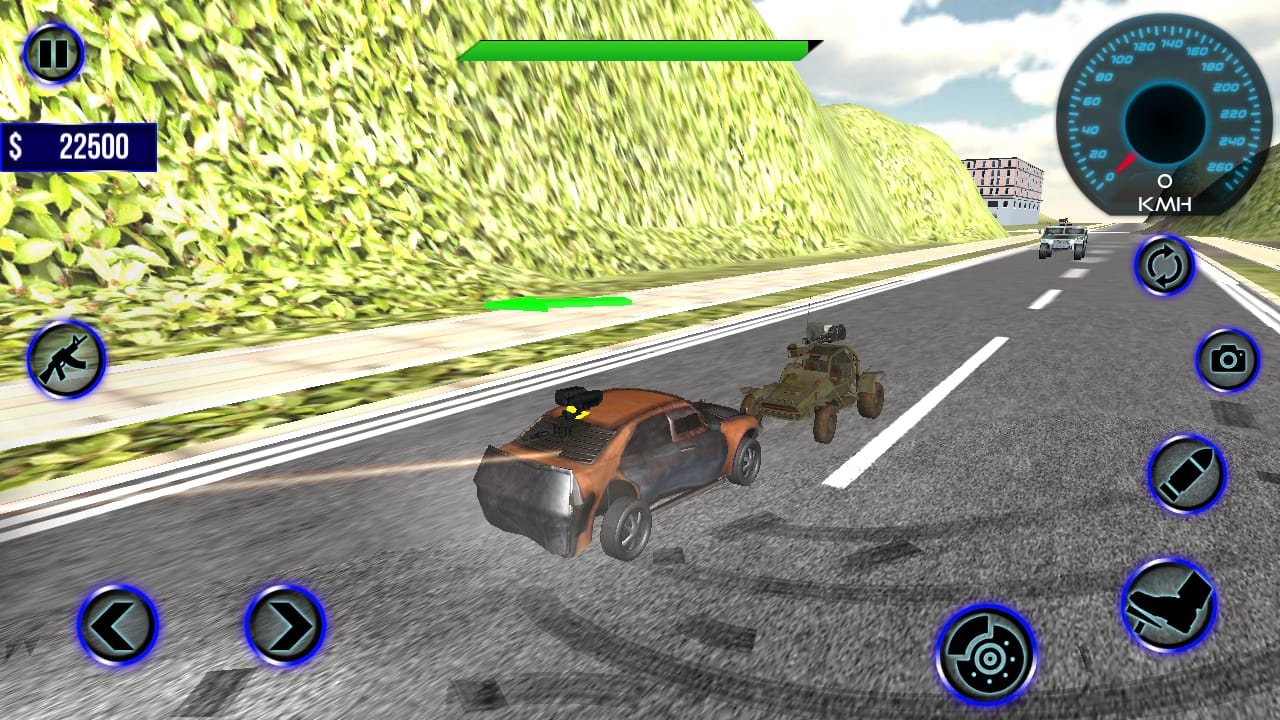Pause the game with the pause icon

[51, 52]
